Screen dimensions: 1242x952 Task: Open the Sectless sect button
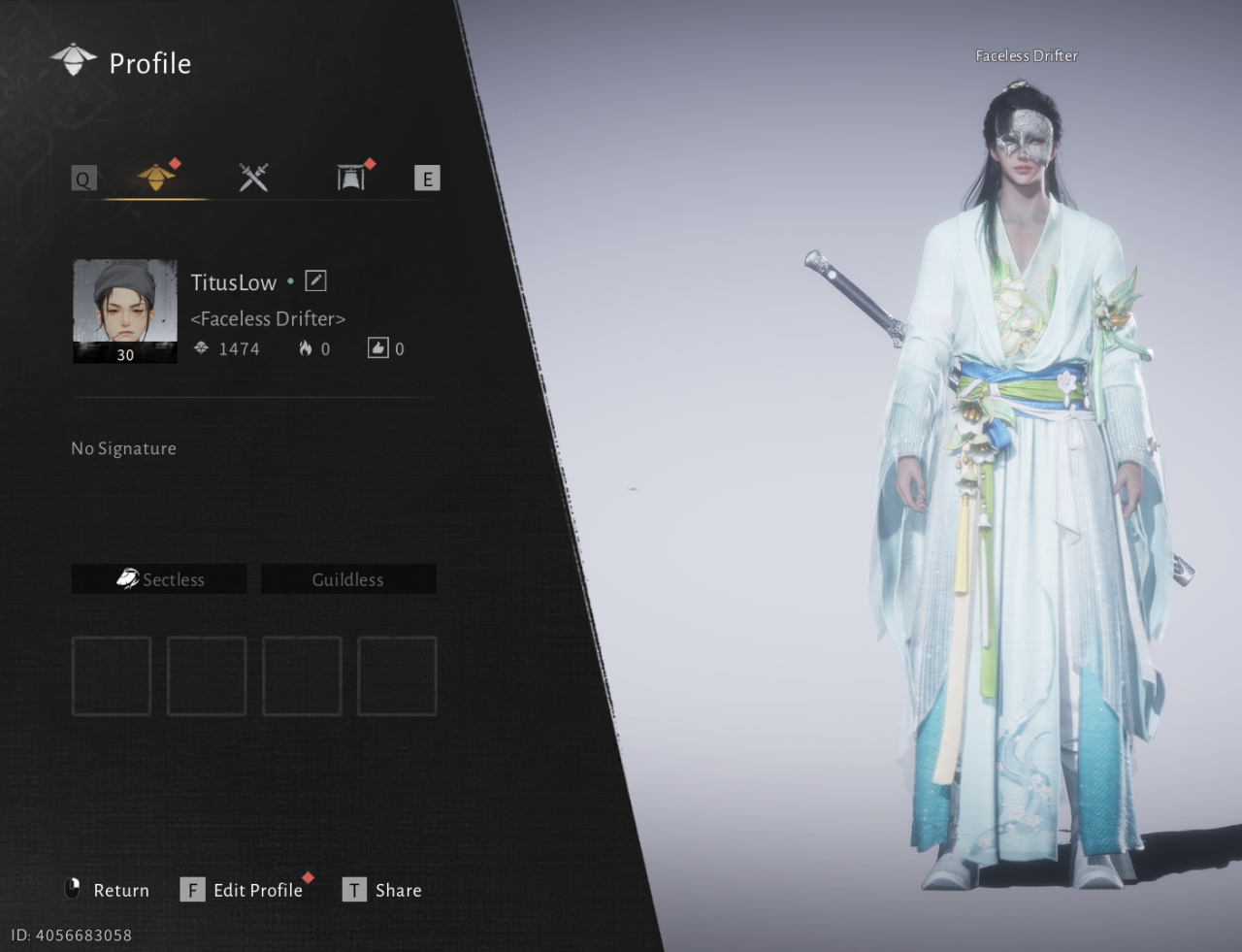pyautogui.click(x=159, y=579)
